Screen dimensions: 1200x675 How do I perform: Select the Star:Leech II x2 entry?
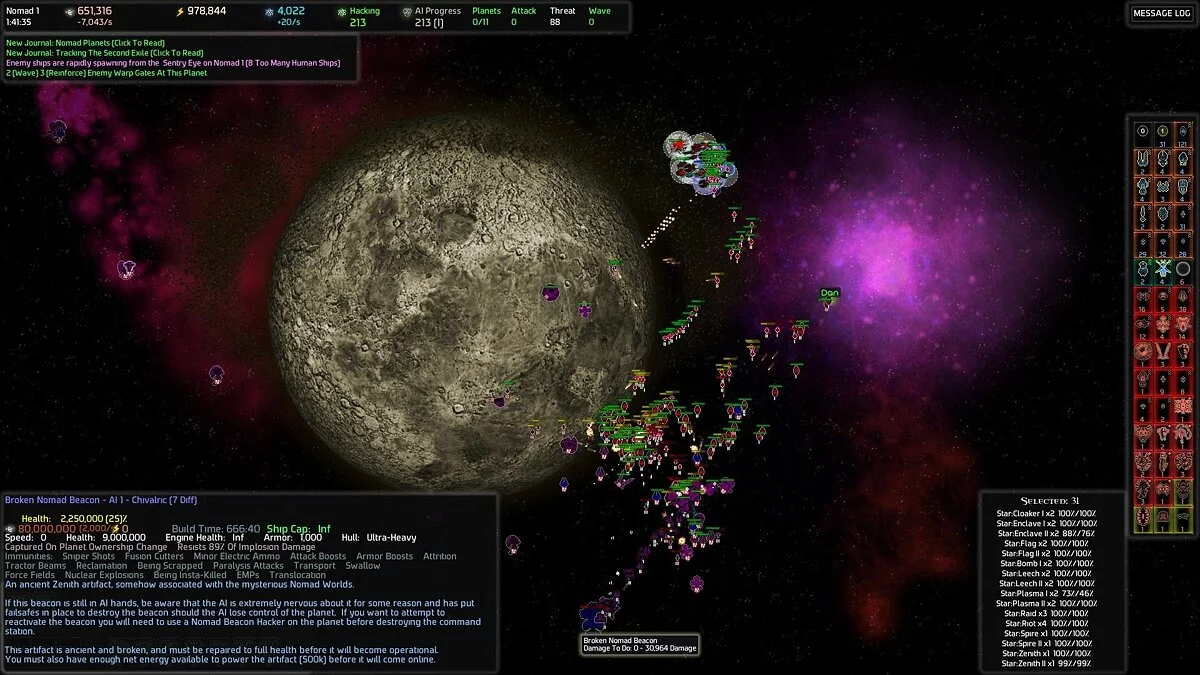click(1046, 583)
